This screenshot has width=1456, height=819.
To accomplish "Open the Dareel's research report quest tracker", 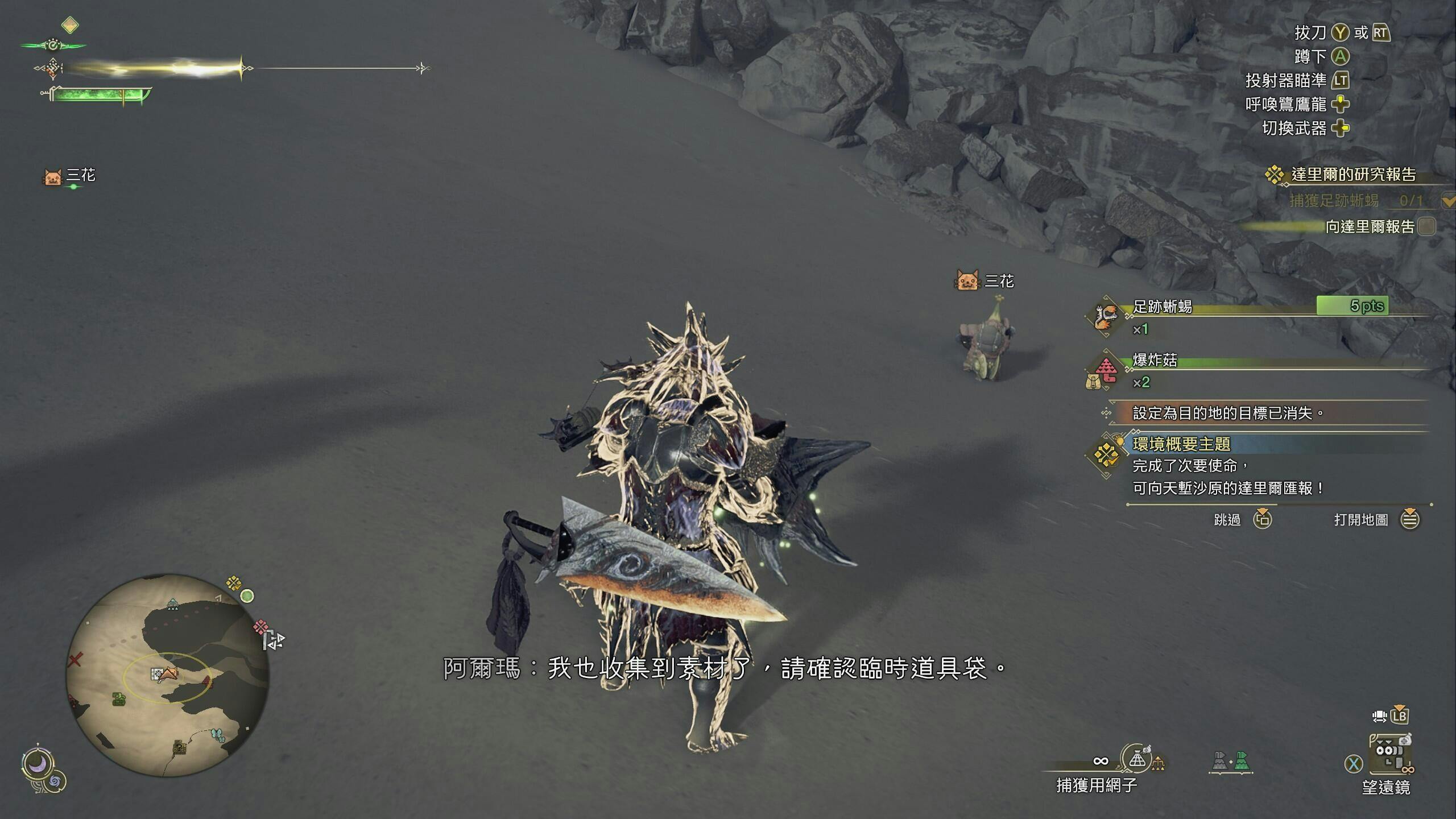I will (1352, 174).
